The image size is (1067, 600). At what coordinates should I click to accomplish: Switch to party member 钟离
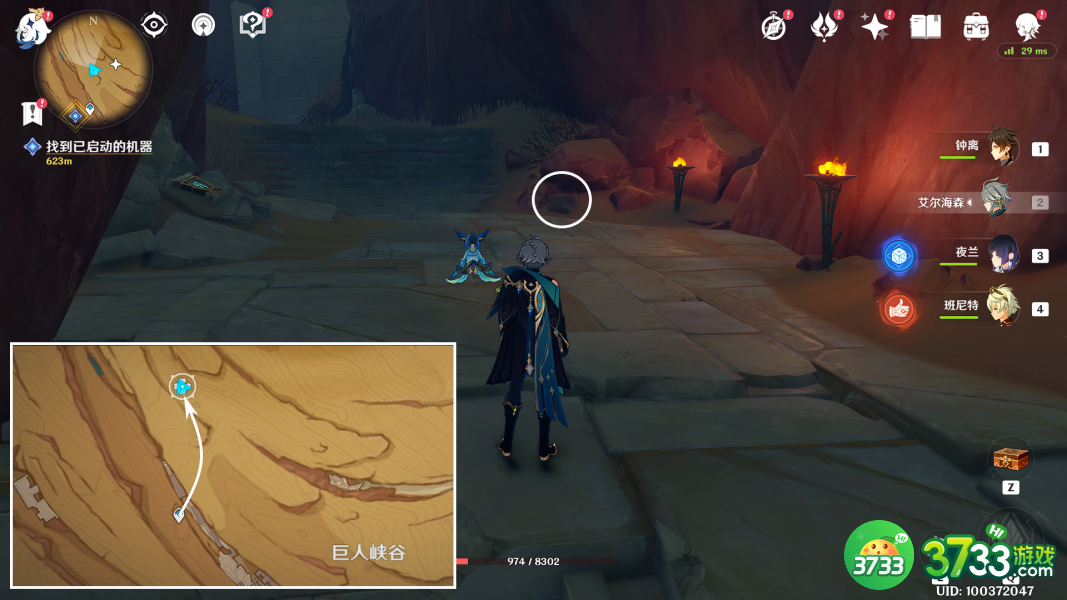1001,148
